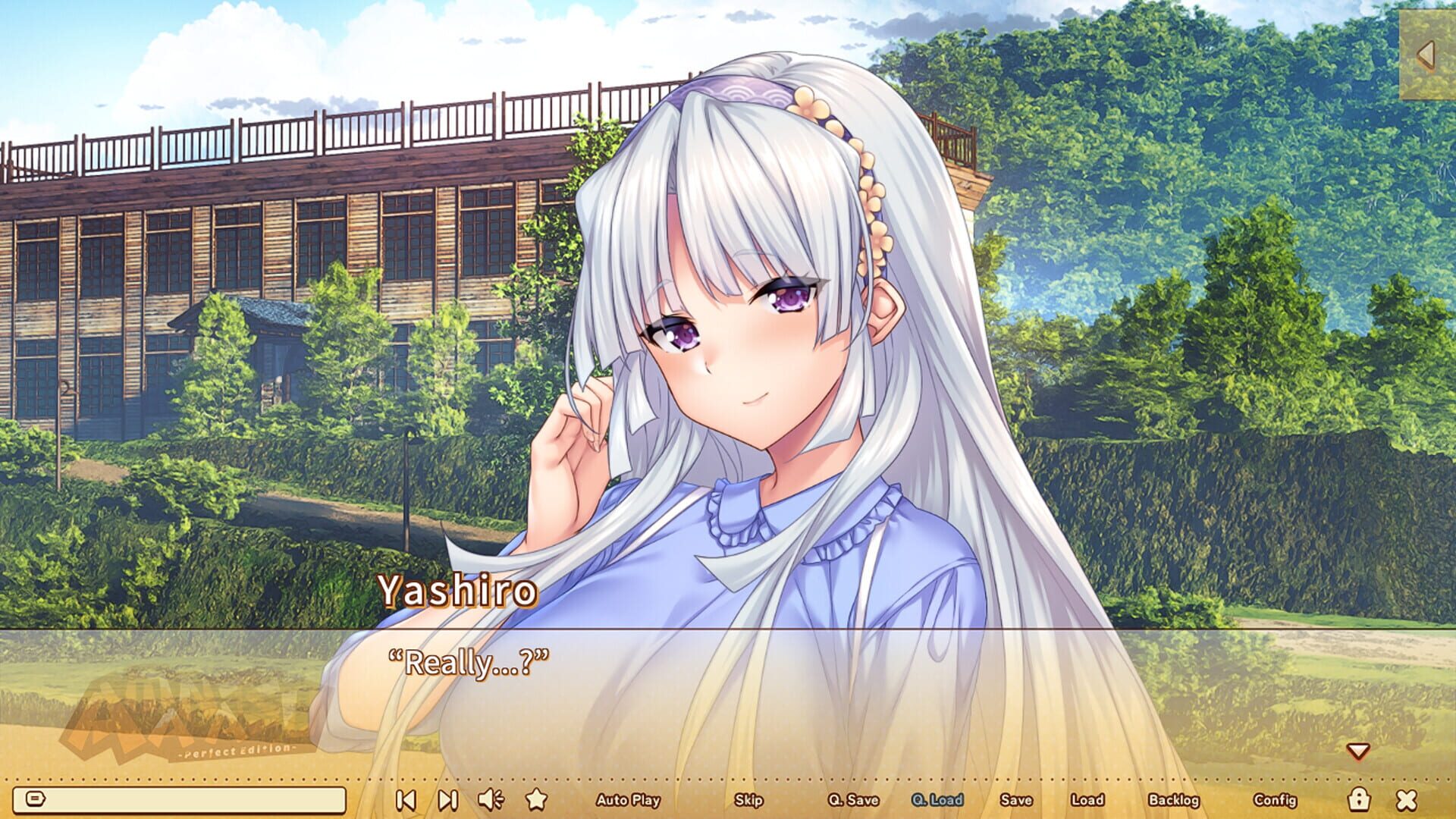Image resolution: width=1456 pixels, height=819 pixels.
Task: Open the message window icon at bottom left
Action: pos(36,799)
